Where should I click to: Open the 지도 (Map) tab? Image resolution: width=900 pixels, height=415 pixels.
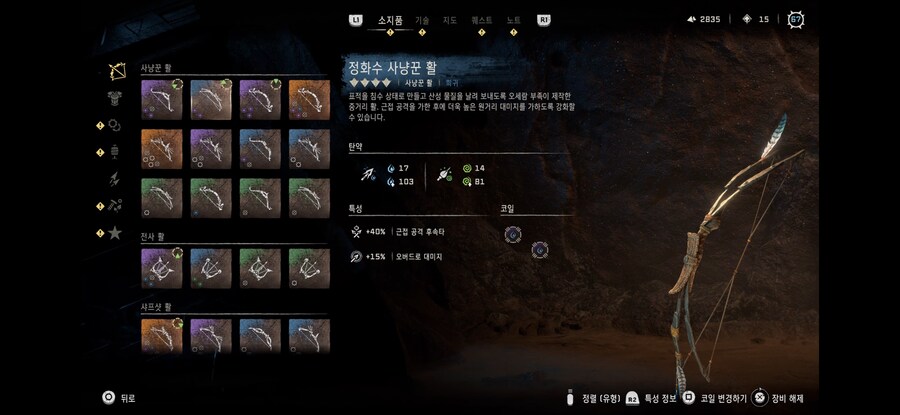[450, 19]
